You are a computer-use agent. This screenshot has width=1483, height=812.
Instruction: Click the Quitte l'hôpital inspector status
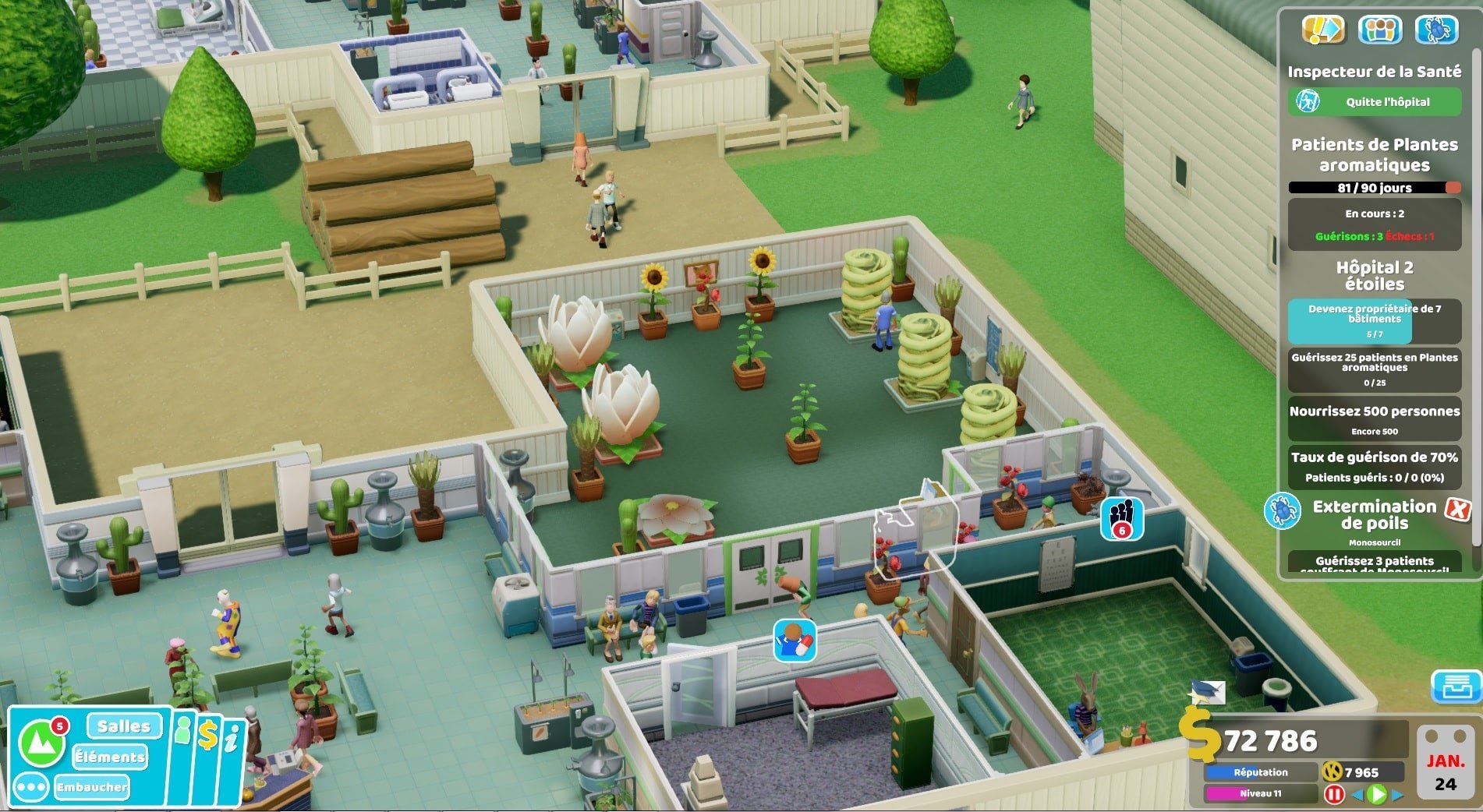pyautogui.click(x=1375, y=102)
